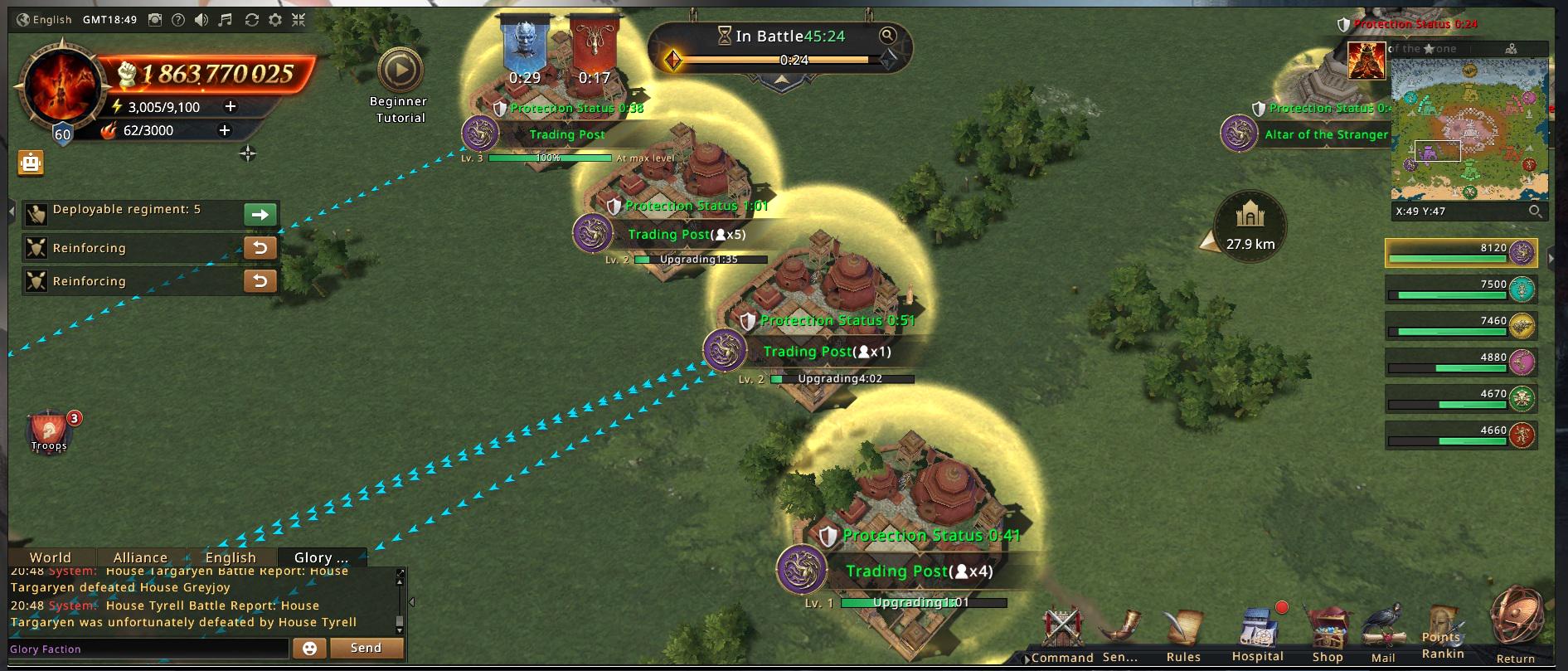Open the Troops panel

point(49,431)
